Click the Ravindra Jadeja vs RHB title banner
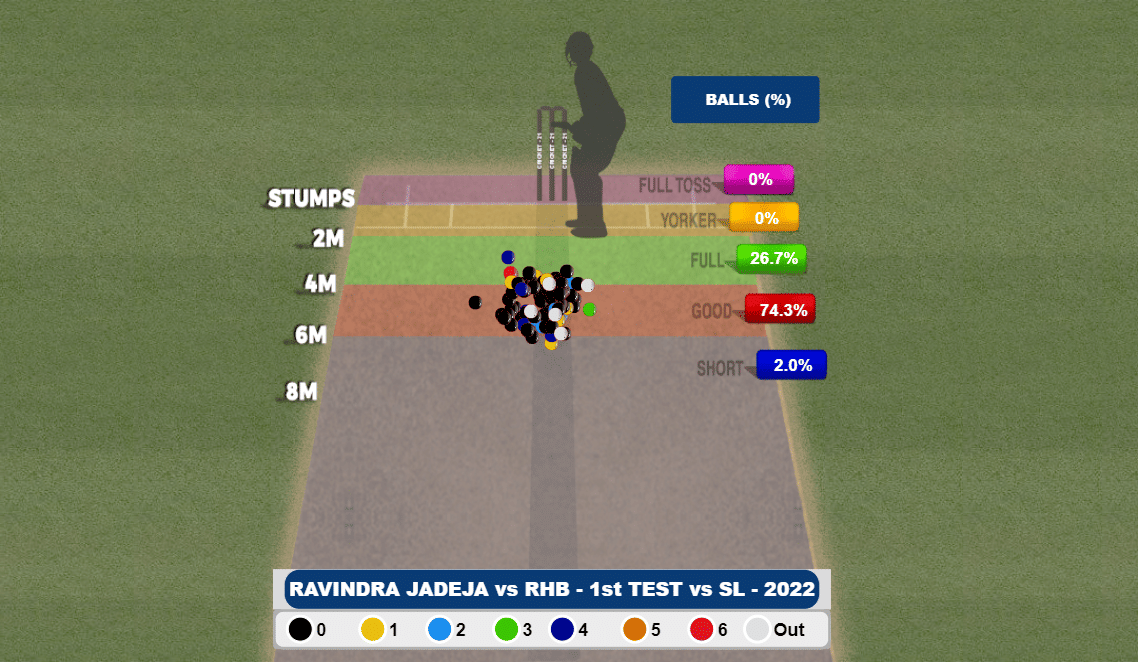 pos(551,589)
